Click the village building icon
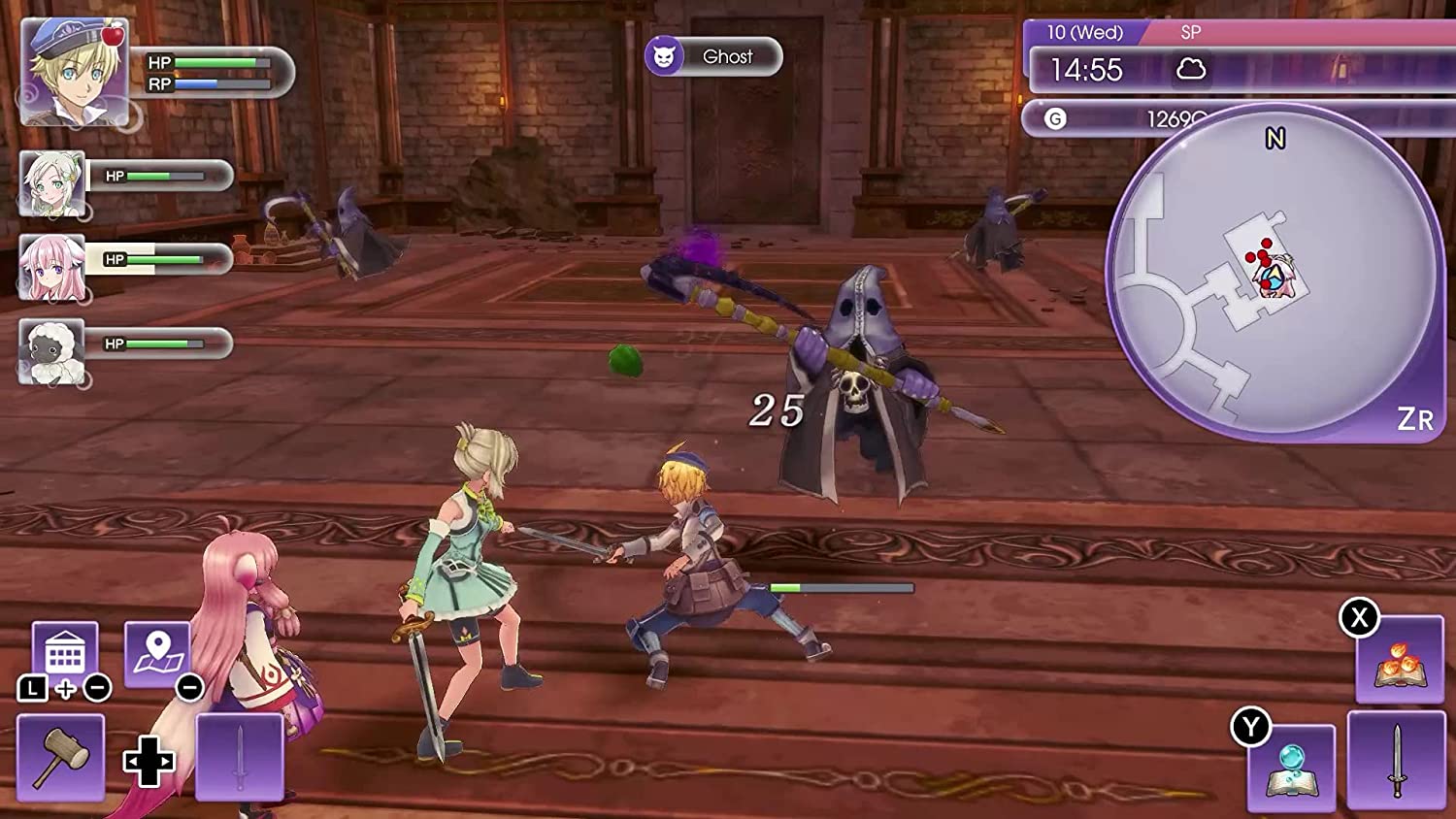The image size is (1456, 819). click(64, 648)
